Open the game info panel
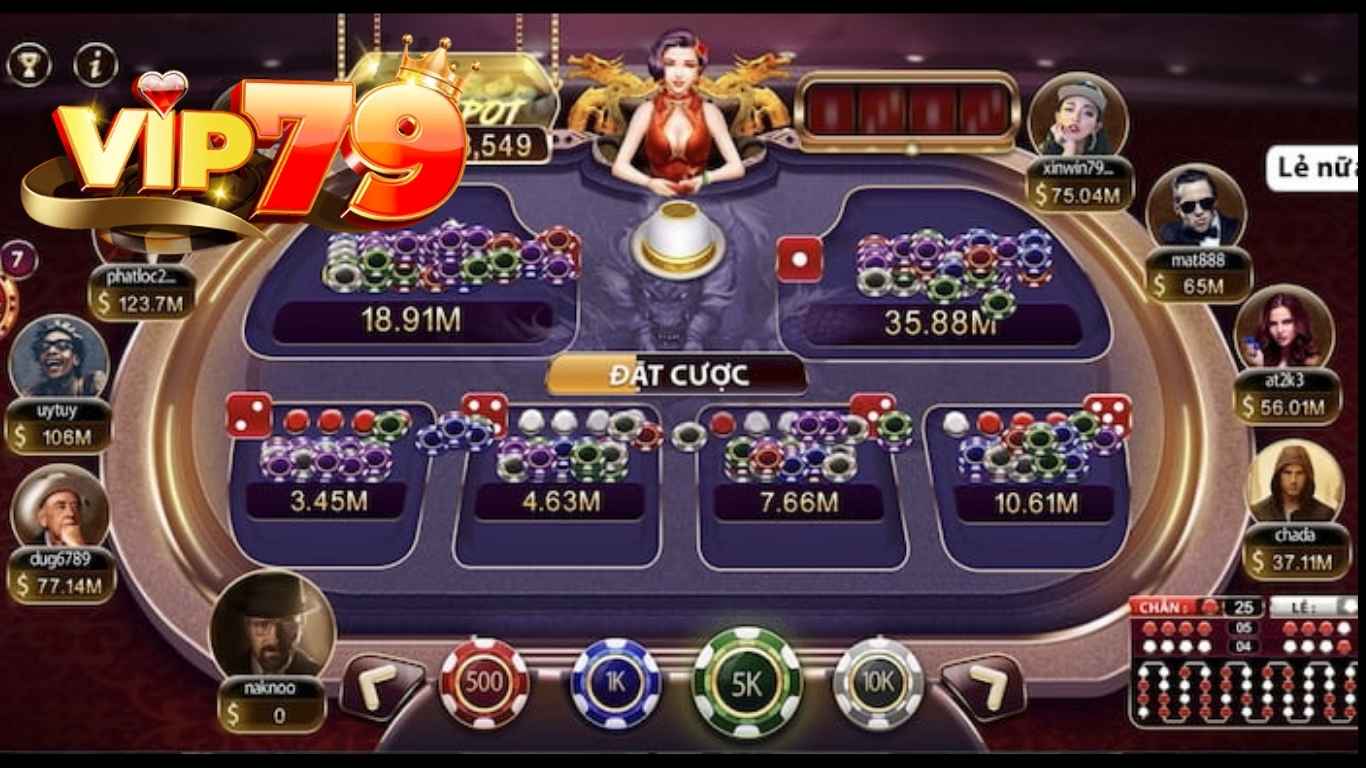Image resolution: width=1366 pixels, height=768 pixels. 95,62
